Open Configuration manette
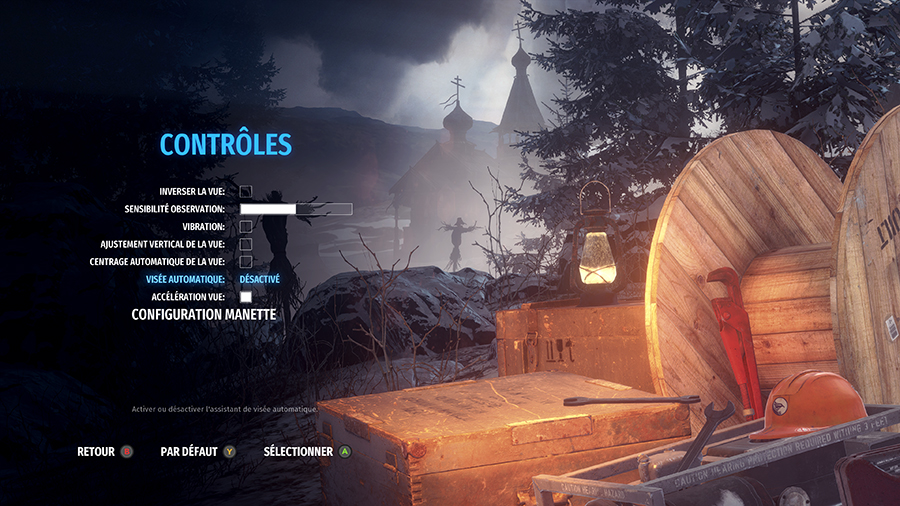900x506 pixels. (204, 314)
